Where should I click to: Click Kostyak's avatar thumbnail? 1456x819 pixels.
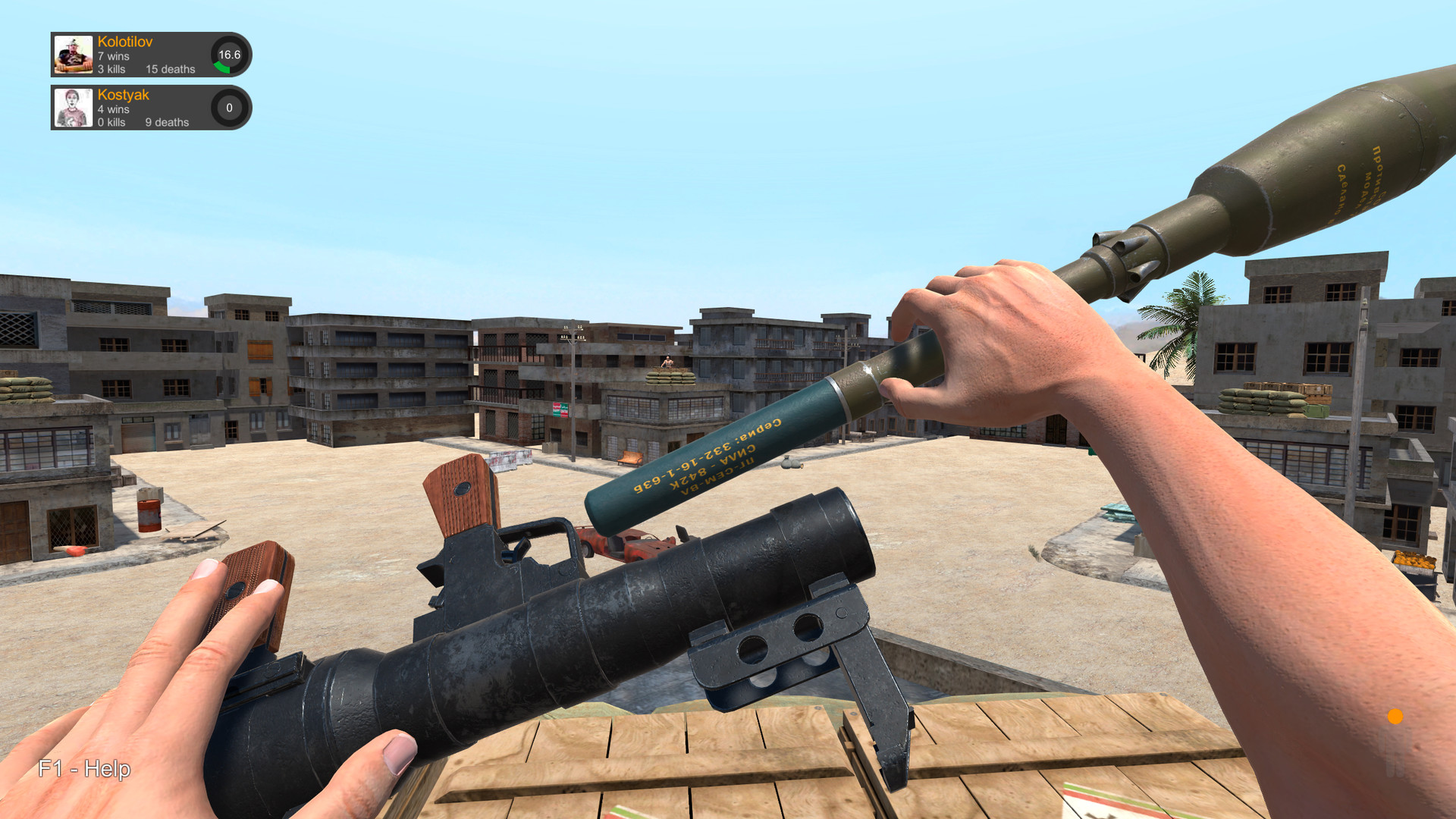(x=72, y=107)
